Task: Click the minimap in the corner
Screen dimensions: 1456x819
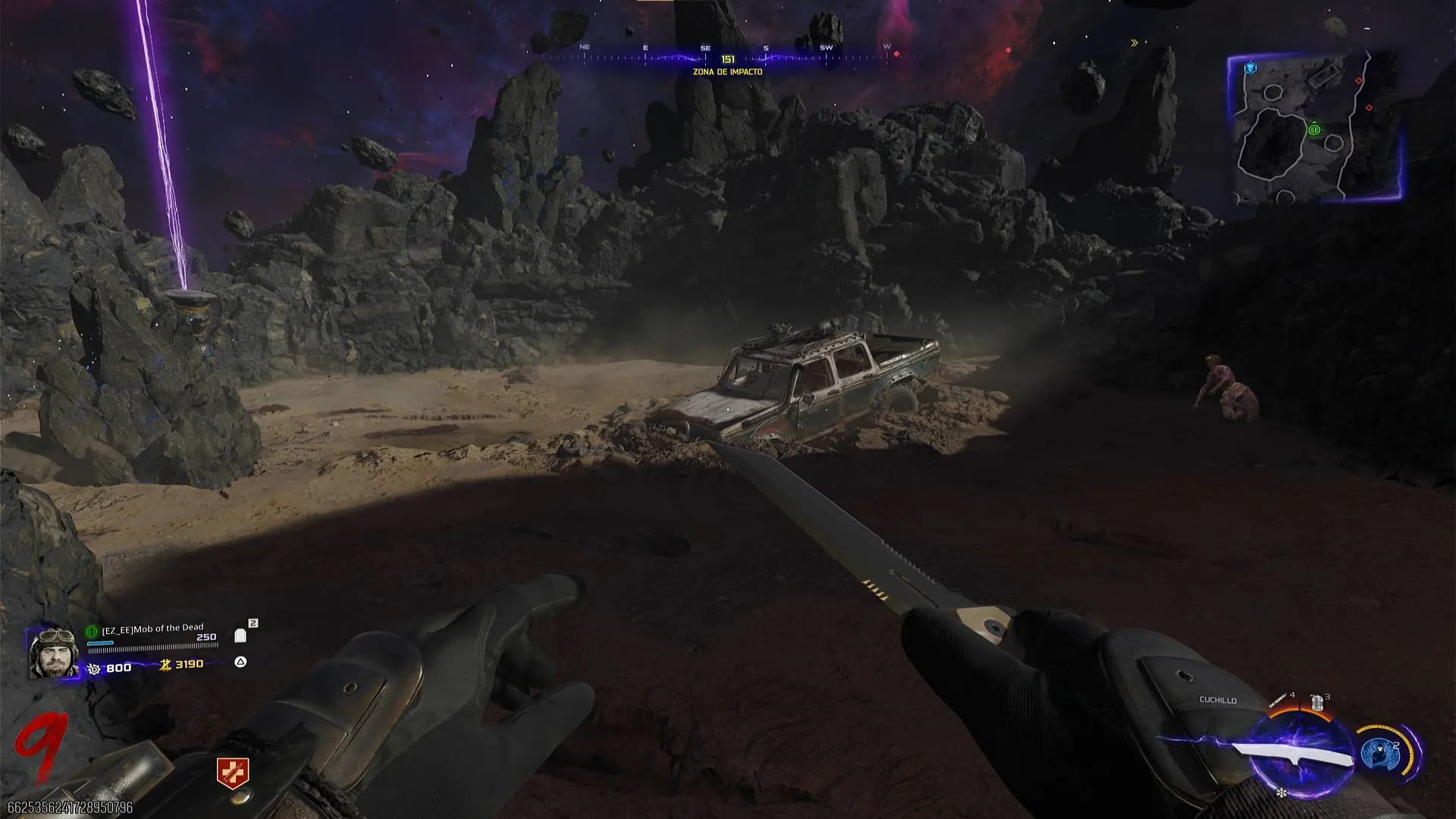Action: [1314, 127]
